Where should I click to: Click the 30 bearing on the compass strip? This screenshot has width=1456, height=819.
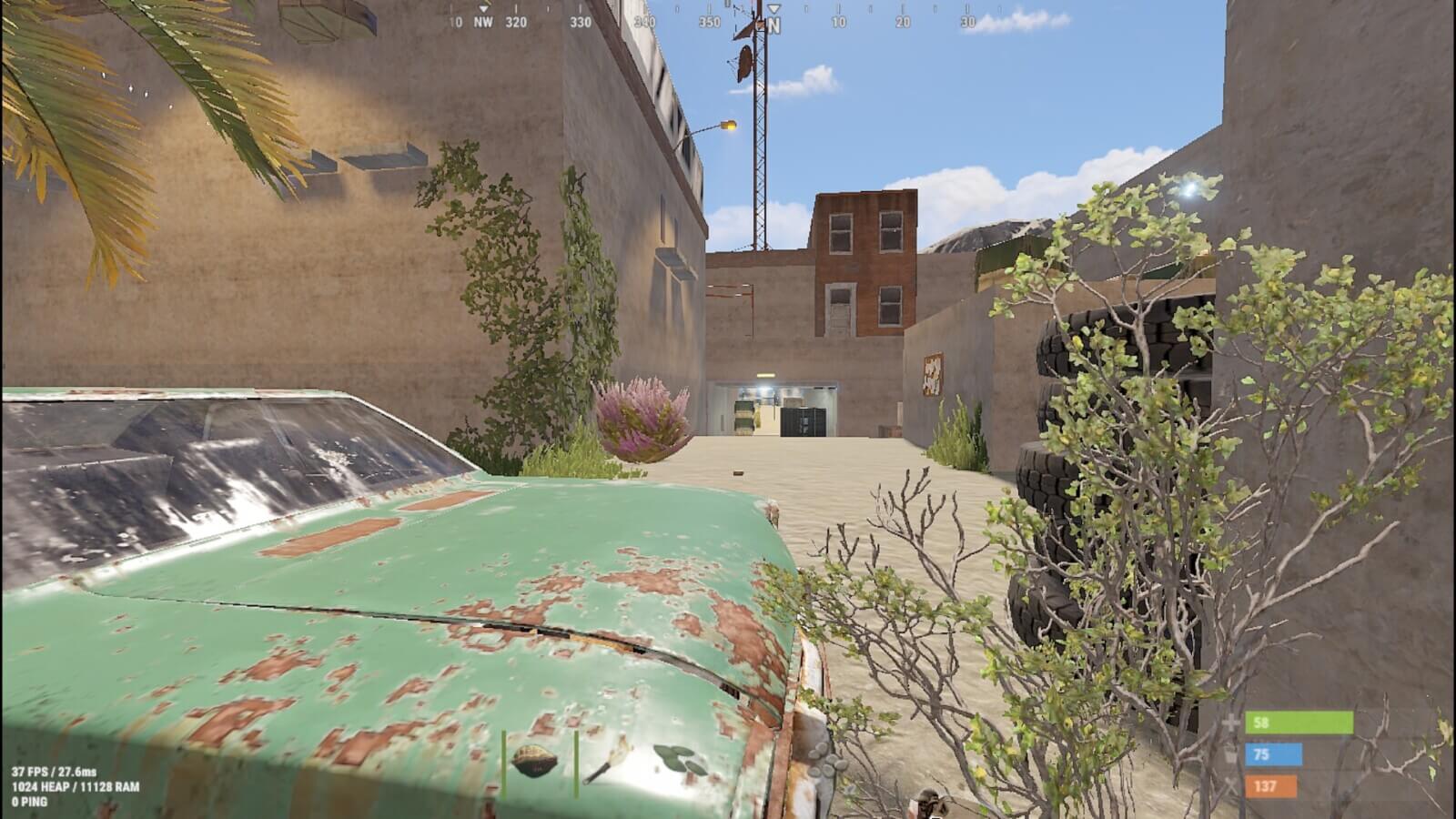click(x=966, y=21)
